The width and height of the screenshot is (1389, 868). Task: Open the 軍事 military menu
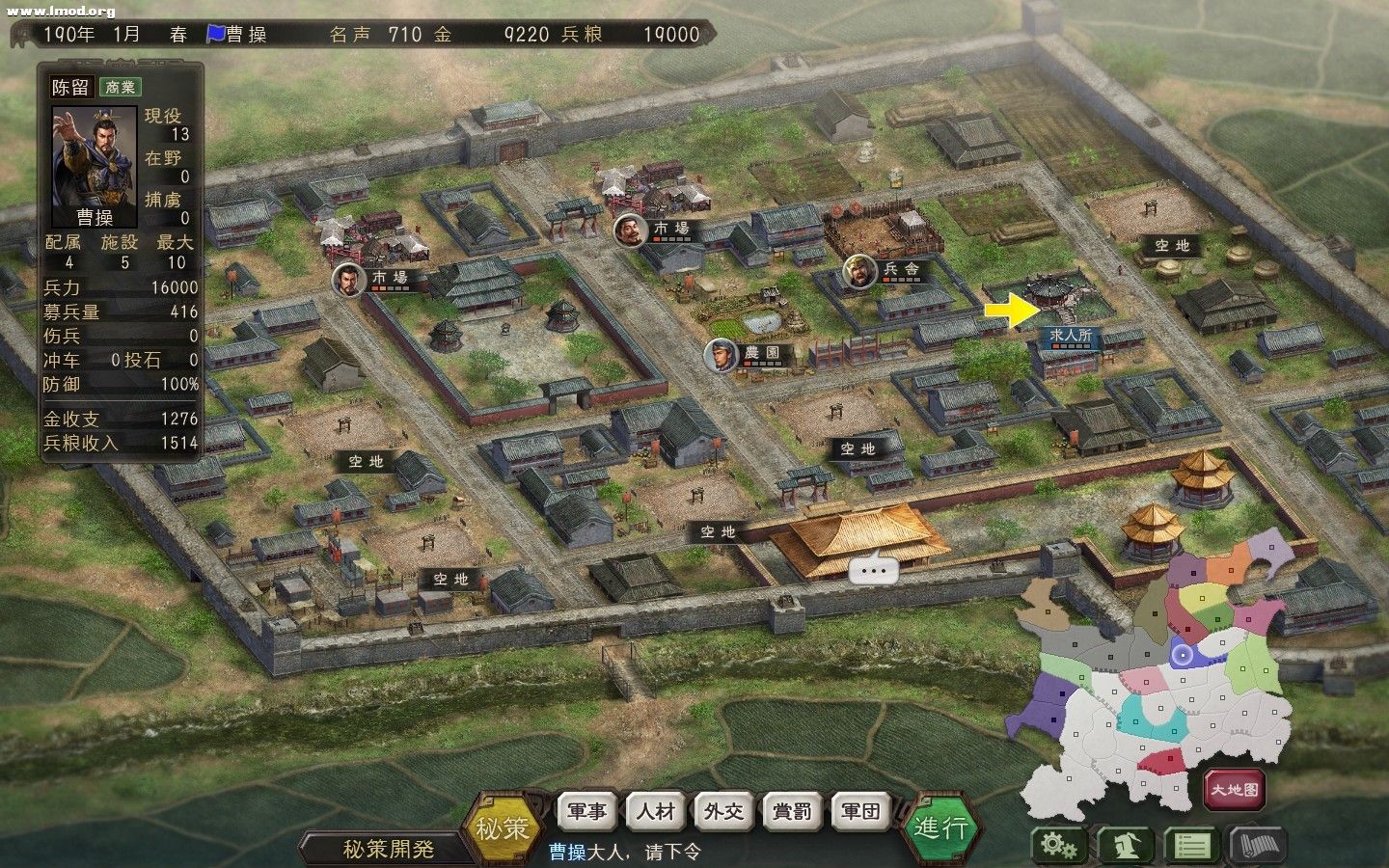click(586, 812)
